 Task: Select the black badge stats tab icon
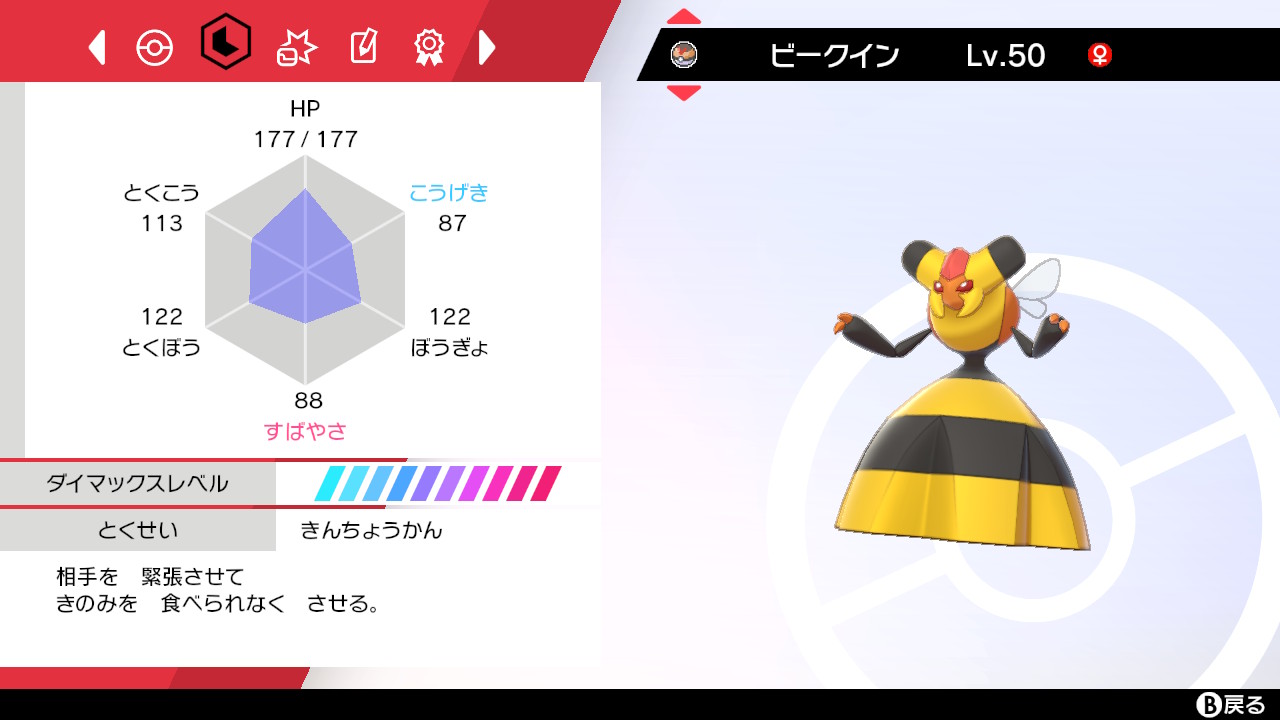pyautogui.click(x=226, y=46)
